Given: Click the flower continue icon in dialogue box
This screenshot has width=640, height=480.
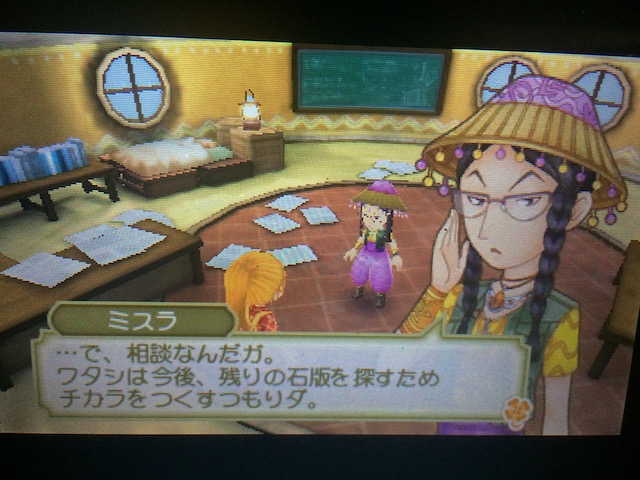Looking at the screenshot, I should [x=516, y=411].
